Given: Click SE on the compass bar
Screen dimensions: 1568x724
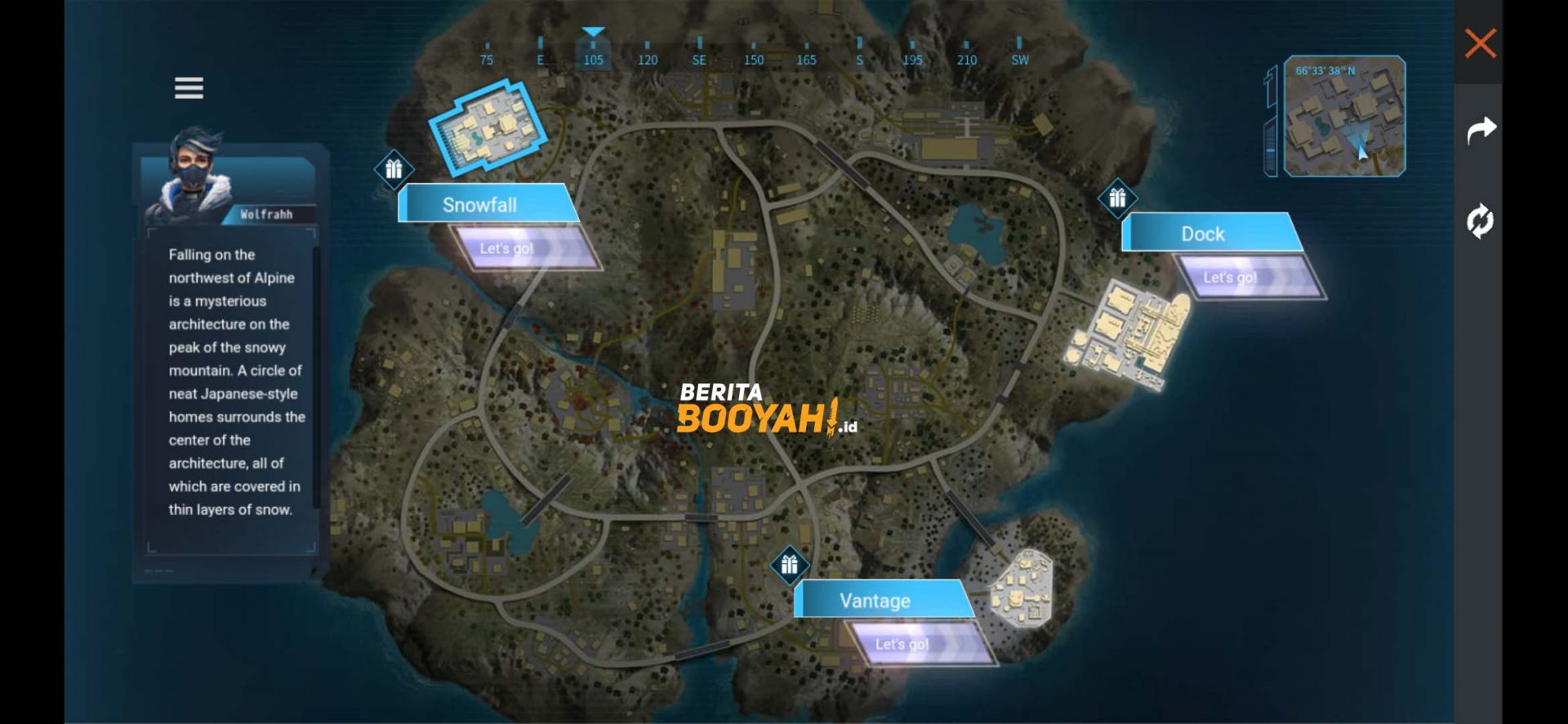Looking at the screenshot, I should 699,60.
